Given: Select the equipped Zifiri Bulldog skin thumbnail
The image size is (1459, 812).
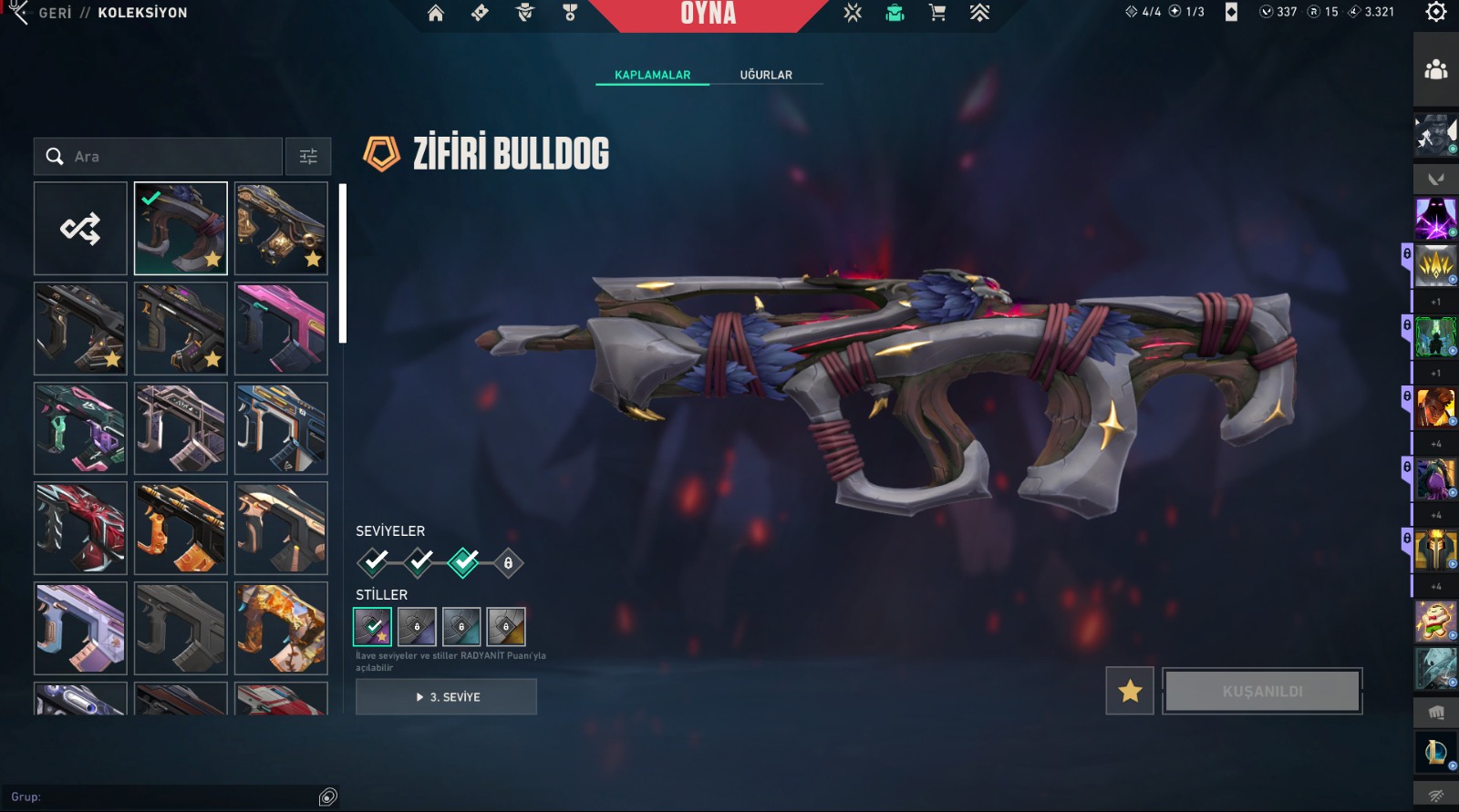Looking at the screenshot, I should [x=181, y=229].
